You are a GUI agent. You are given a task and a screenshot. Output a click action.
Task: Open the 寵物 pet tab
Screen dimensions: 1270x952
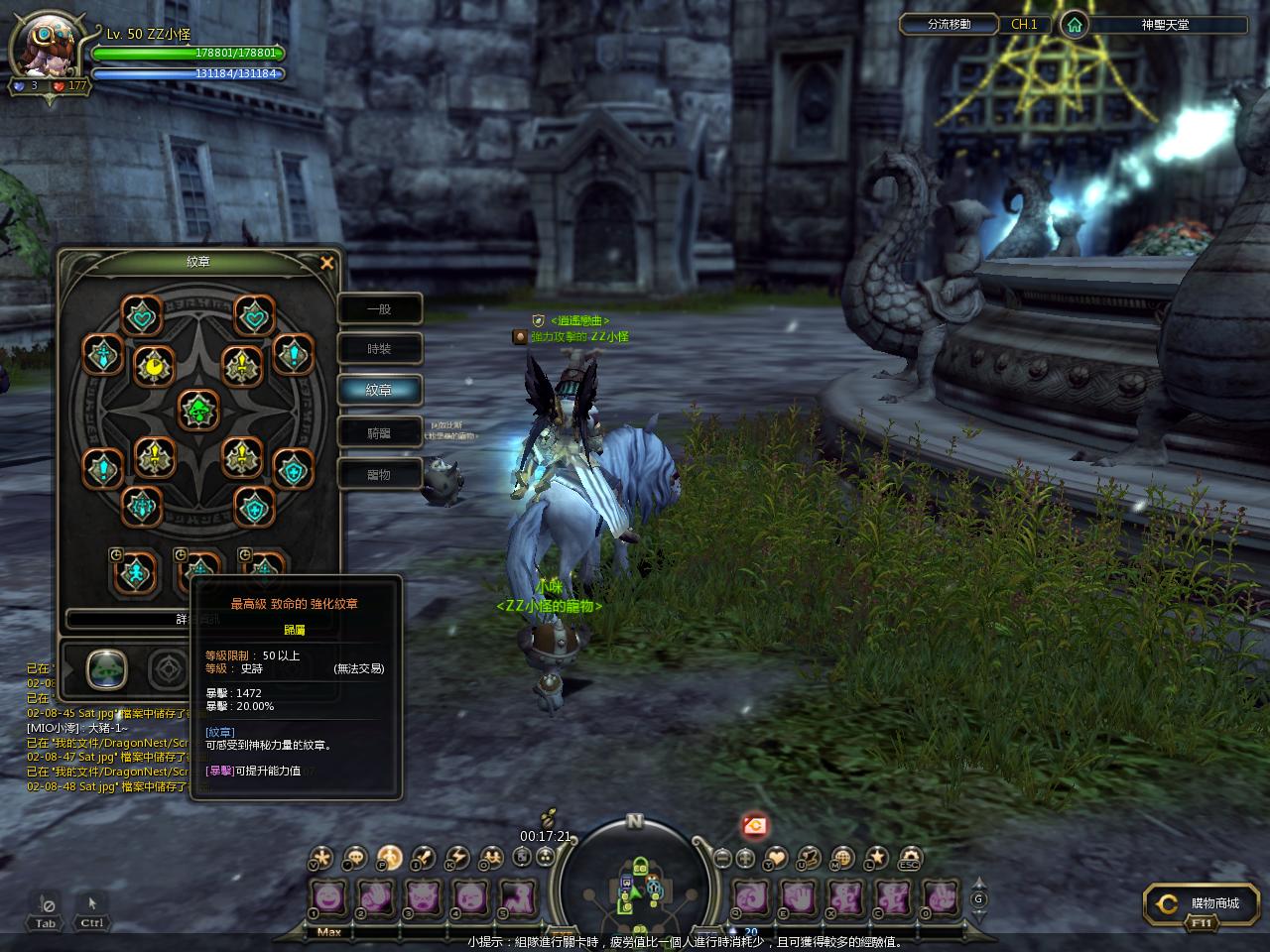(x=379, y=474)
